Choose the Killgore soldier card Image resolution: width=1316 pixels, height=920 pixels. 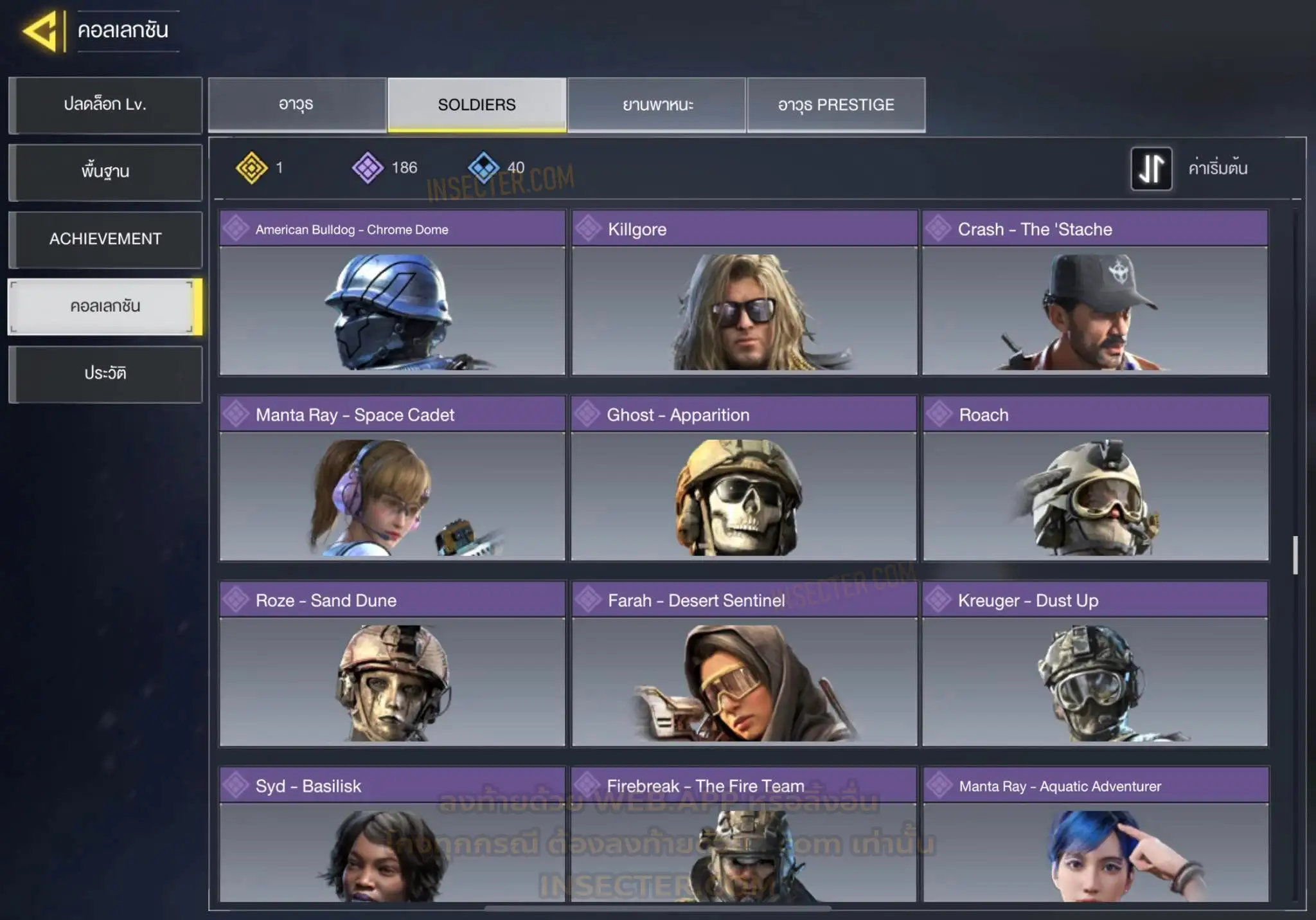coord(744,293)
